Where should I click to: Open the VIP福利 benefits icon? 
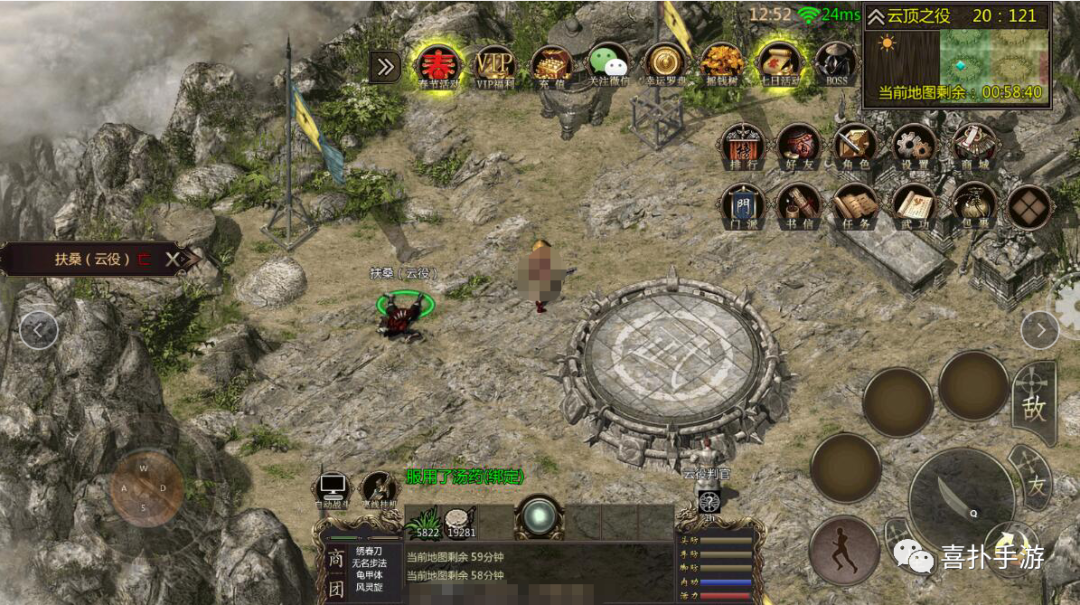(x=494, y=65)
